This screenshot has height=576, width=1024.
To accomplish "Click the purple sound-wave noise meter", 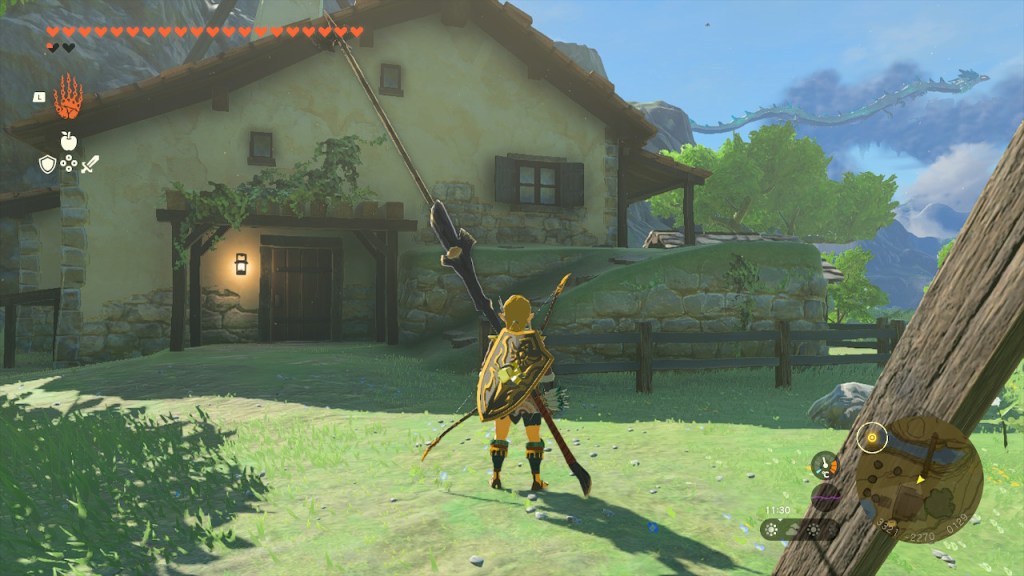I will 826,497.
